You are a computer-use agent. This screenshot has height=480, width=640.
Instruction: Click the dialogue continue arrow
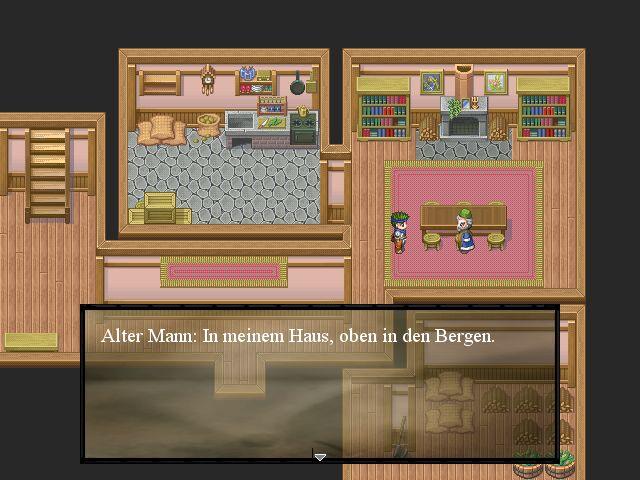[320, 457]
